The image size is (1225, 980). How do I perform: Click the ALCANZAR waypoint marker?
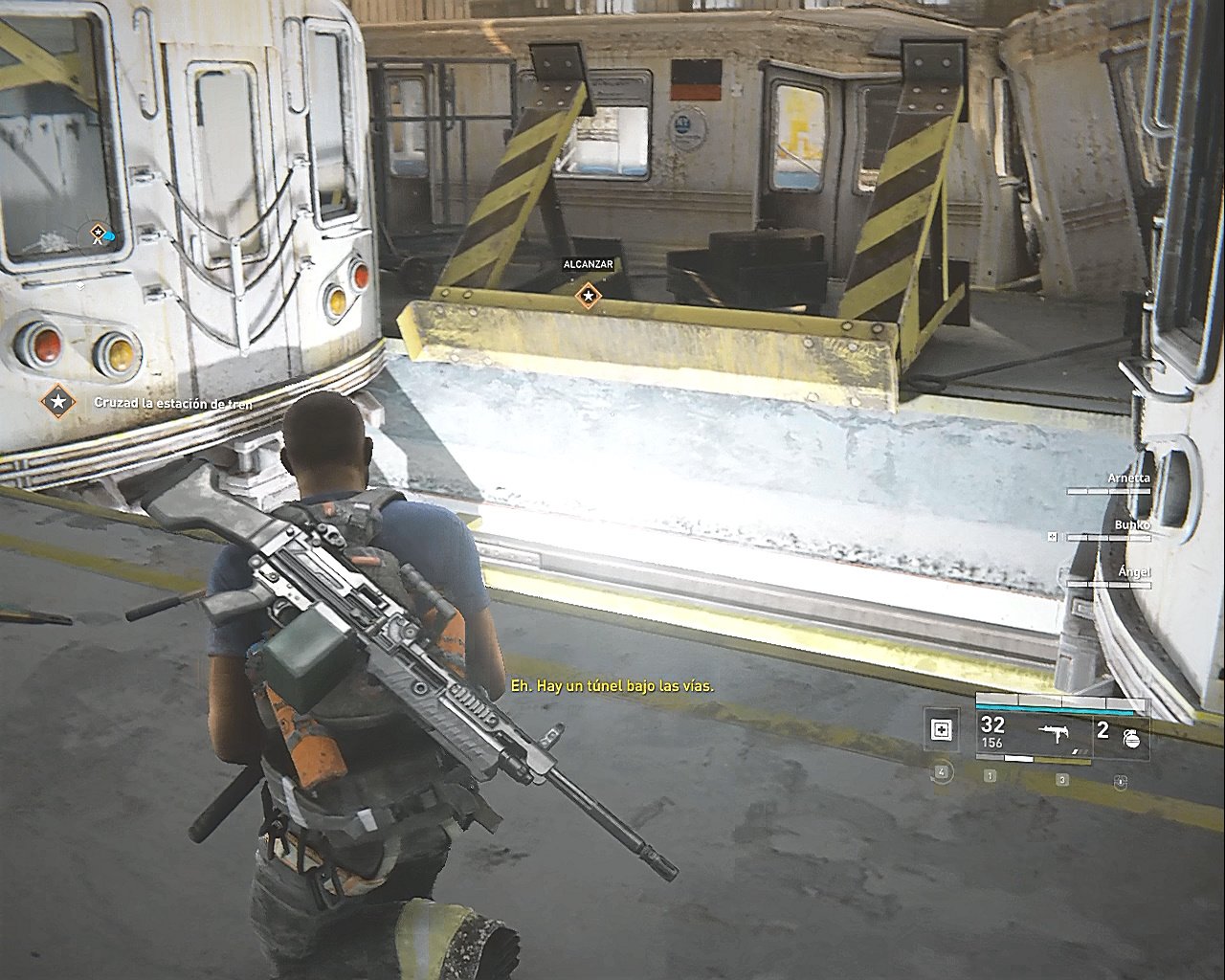588,296
